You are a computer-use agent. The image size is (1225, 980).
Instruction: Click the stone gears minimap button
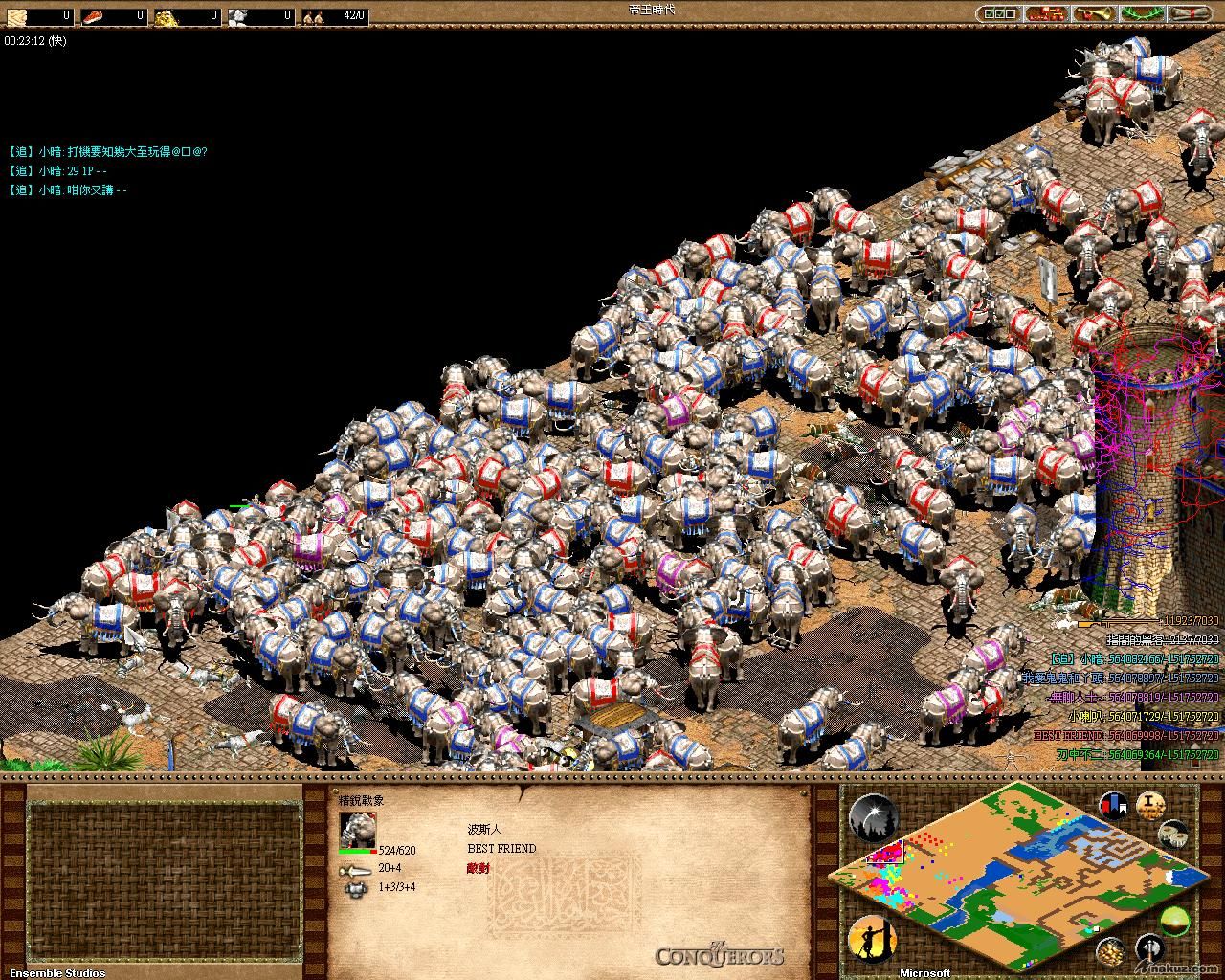1173,834
